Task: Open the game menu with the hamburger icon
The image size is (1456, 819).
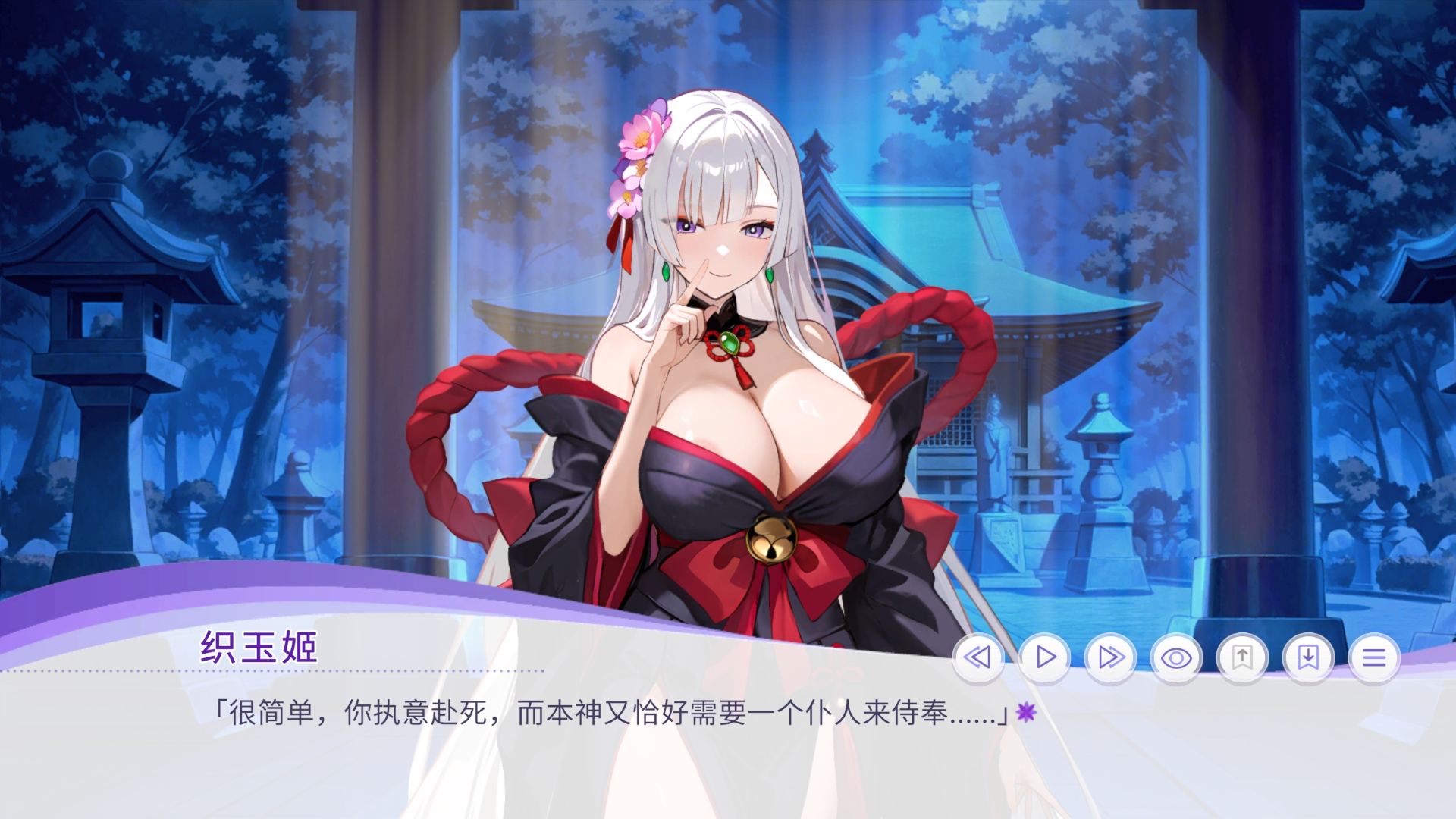Action: tap(1376, 660)
